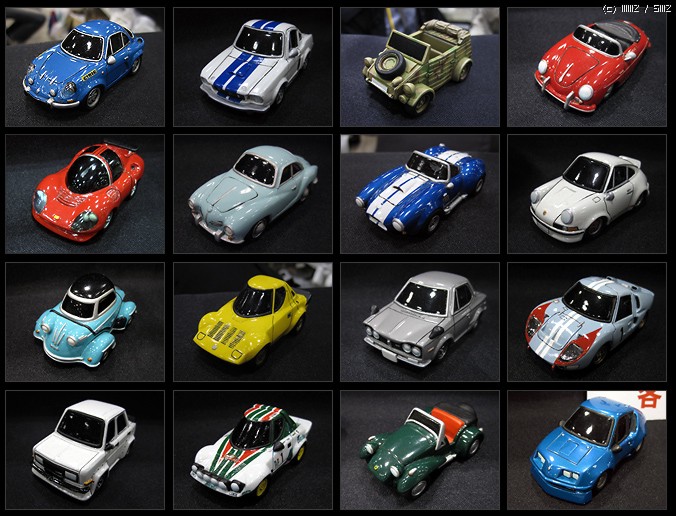Pick the white rally car with green-red livery
Image resolution: width=676 pixels, height=516 pixels.
(253, 448)
